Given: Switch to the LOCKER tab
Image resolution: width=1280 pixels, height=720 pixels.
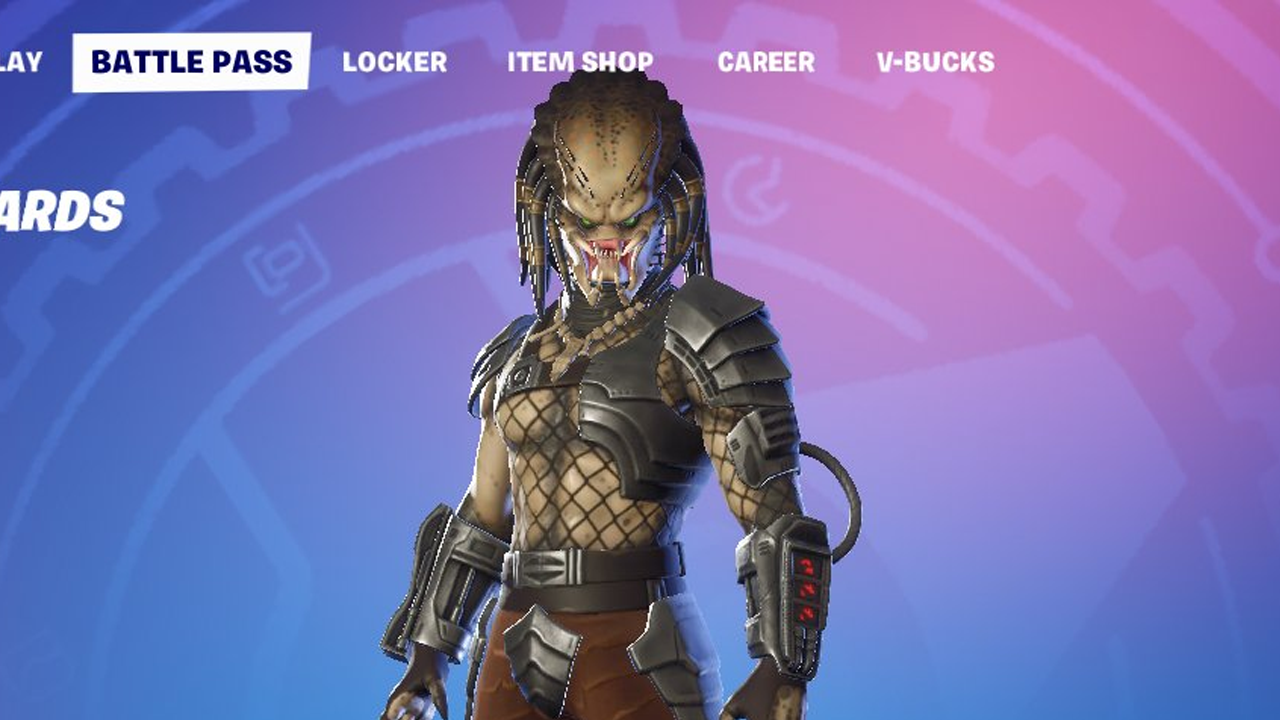Looking at the screenshot, I should point(395,62).
